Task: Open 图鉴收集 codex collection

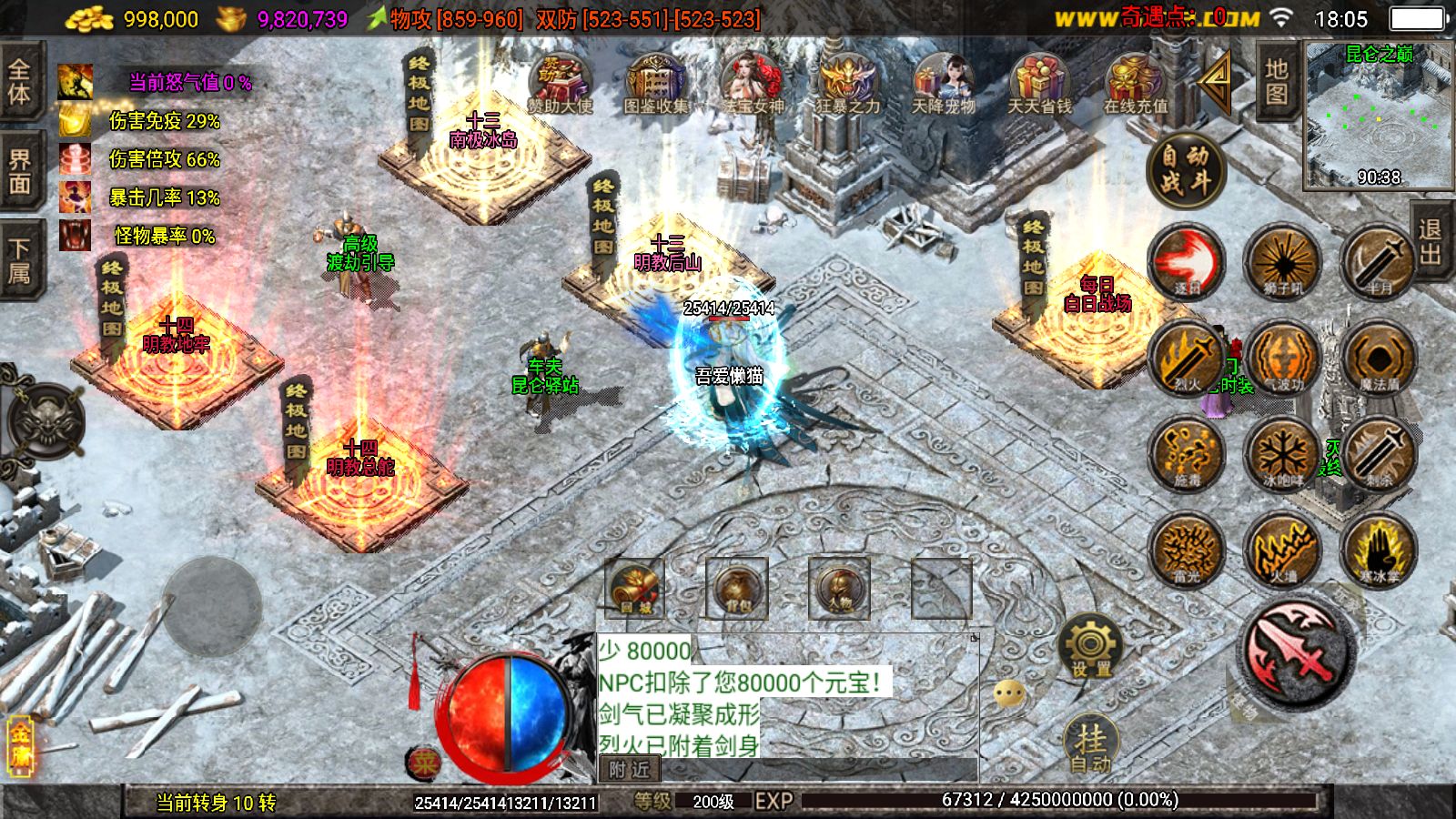Action: point(655,82)
